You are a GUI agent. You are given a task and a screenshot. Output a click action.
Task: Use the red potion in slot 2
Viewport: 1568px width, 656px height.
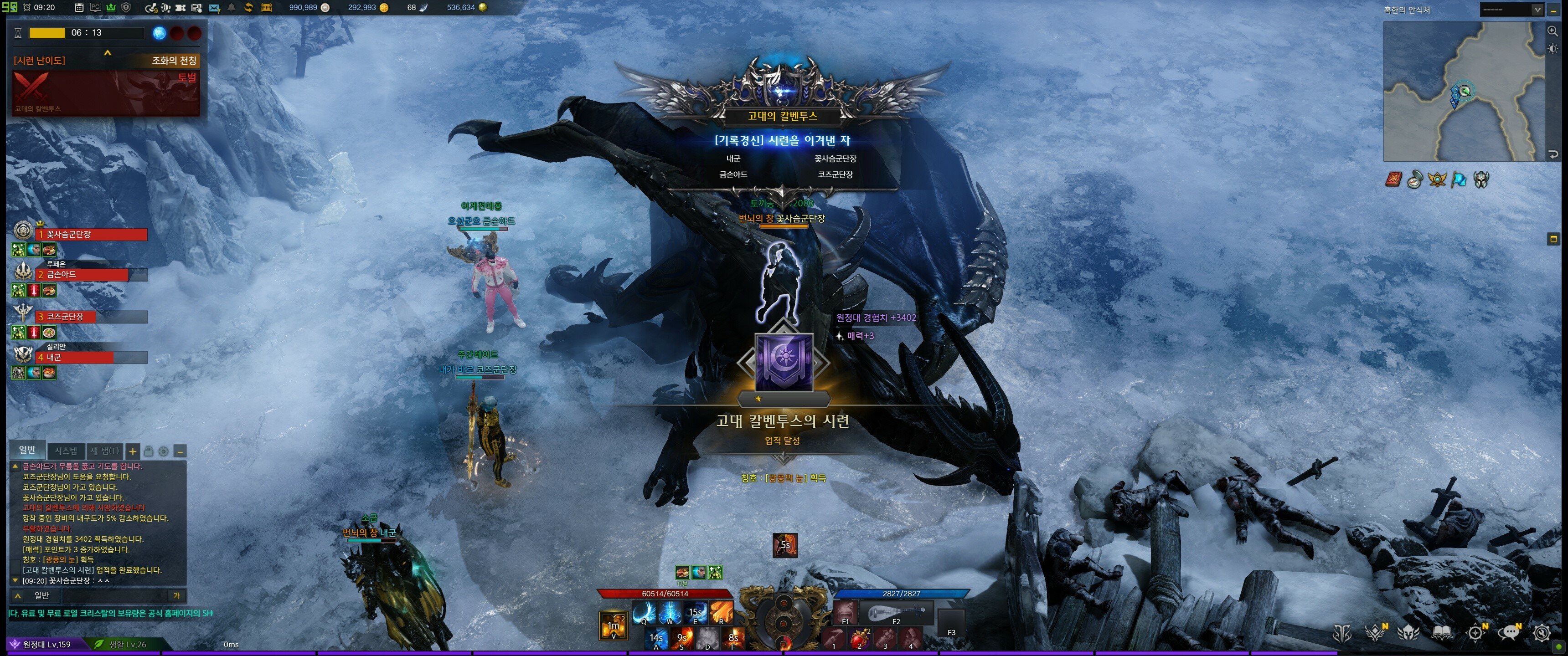click(860, 639)
